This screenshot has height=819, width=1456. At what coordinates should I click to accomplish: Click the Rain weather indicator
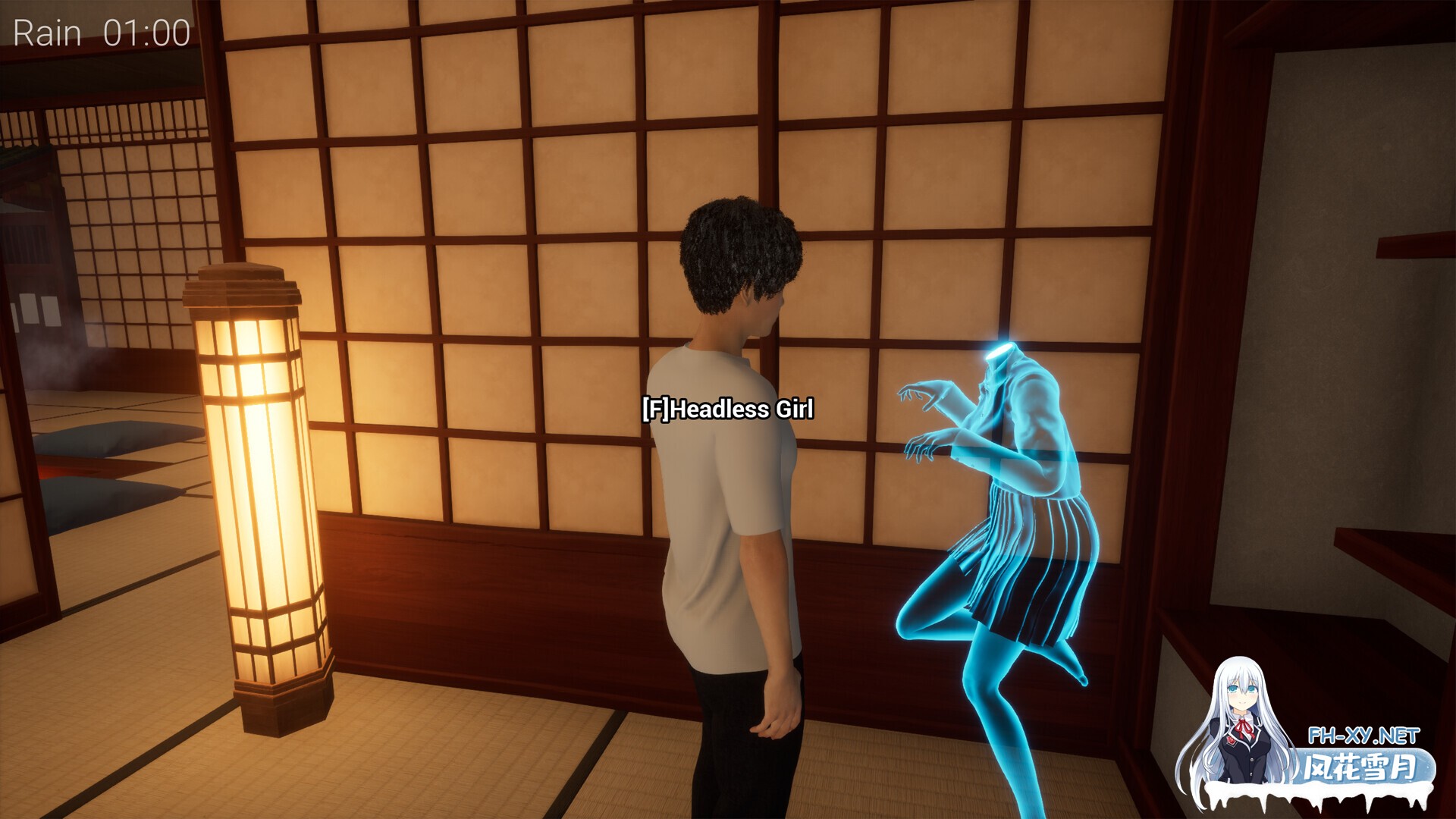pos(47,32)
